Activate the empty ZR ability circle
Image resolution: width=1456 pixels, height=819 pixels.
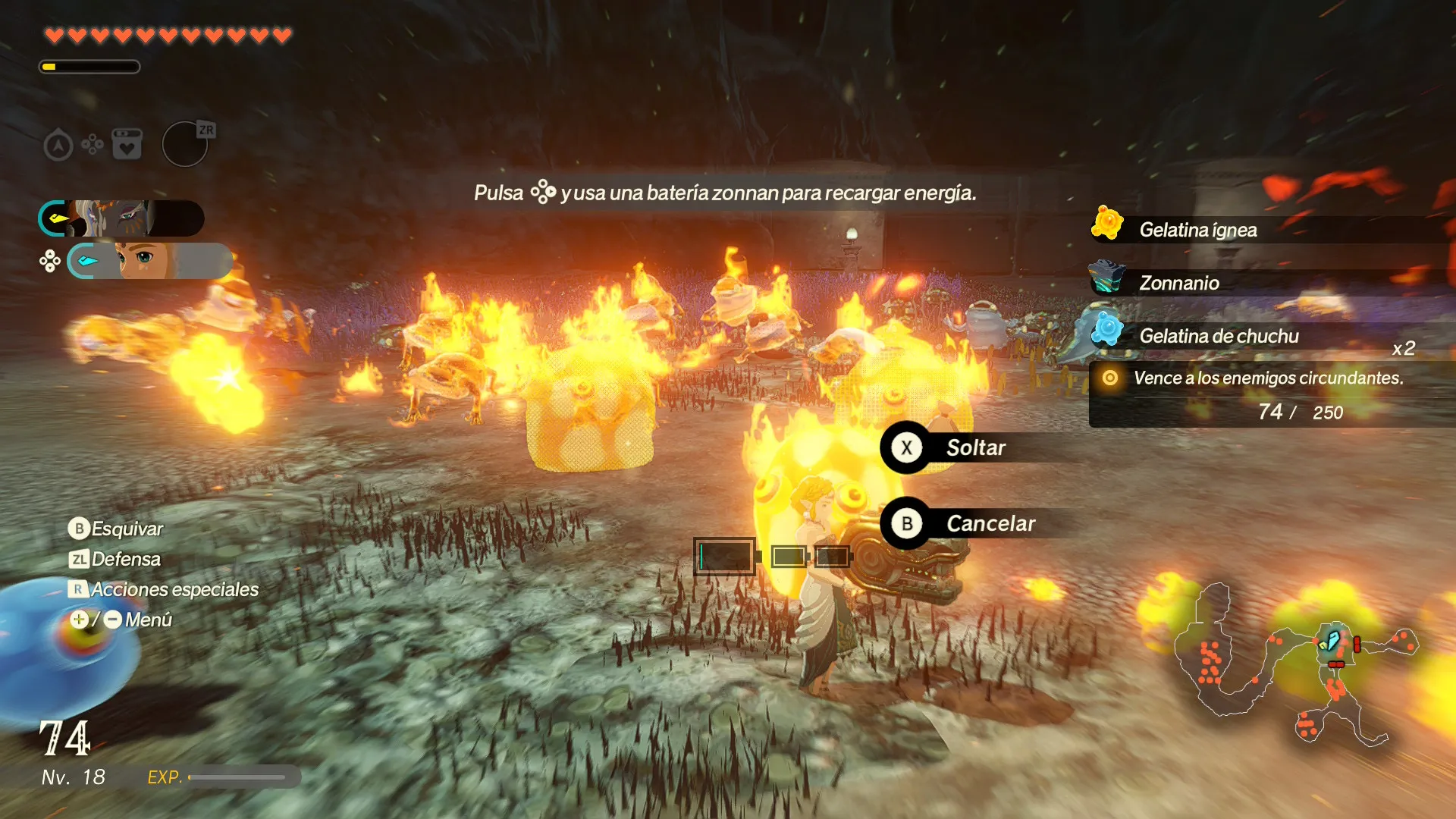coord(186,144)
